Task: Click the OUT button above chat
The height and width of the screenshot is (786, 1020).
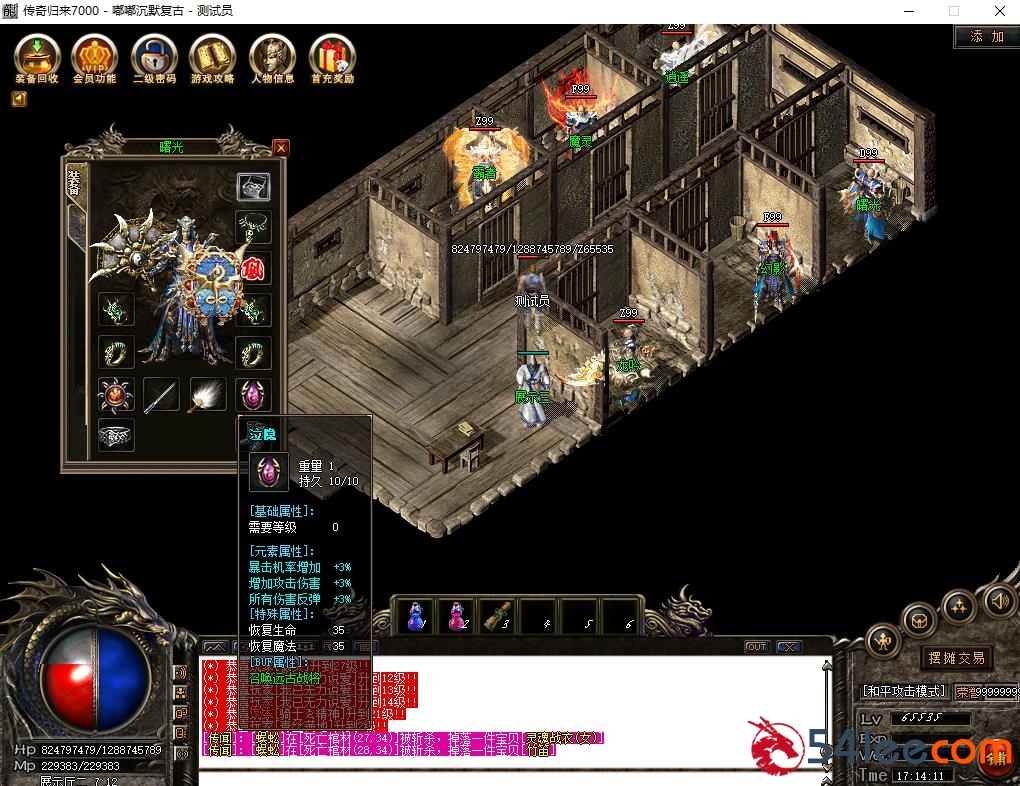Action: point(757,647)
